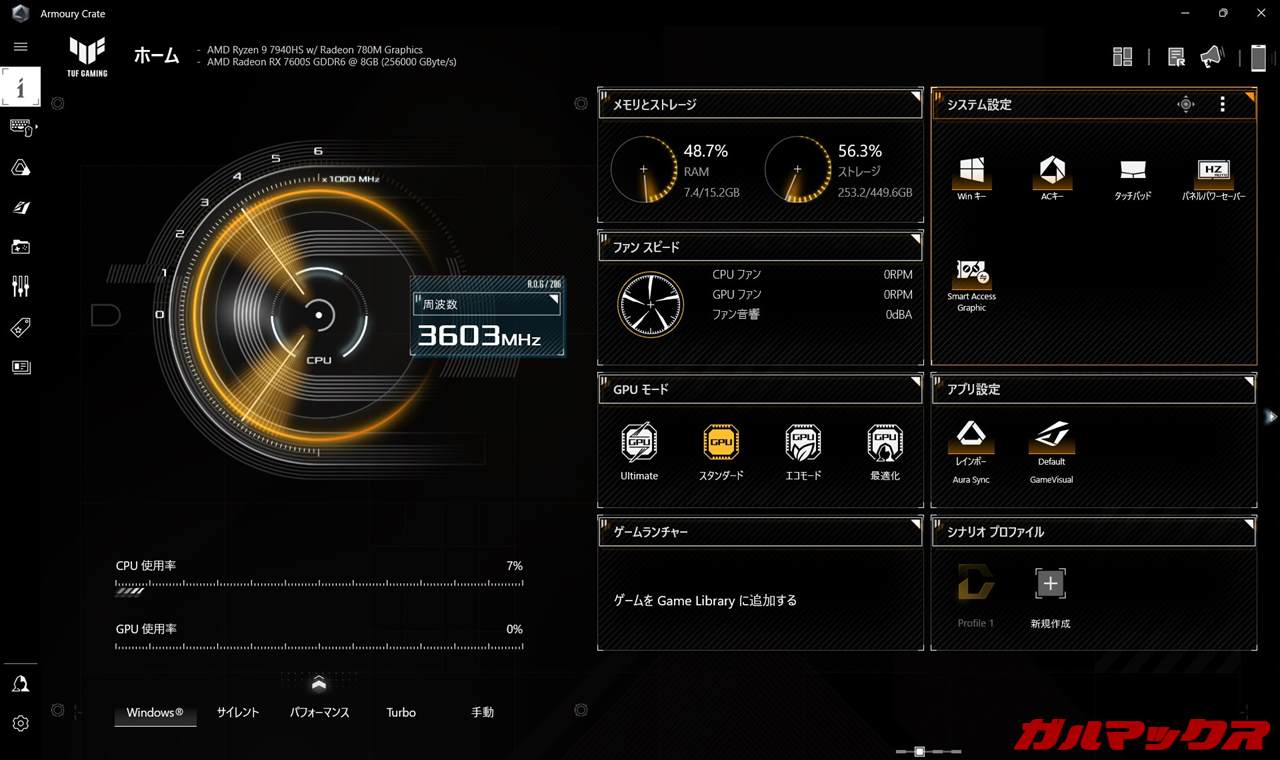Viewport: 1280px width, 760px height.
Task: Switch to the サイレント mode
Action: (x=238, y=713)
